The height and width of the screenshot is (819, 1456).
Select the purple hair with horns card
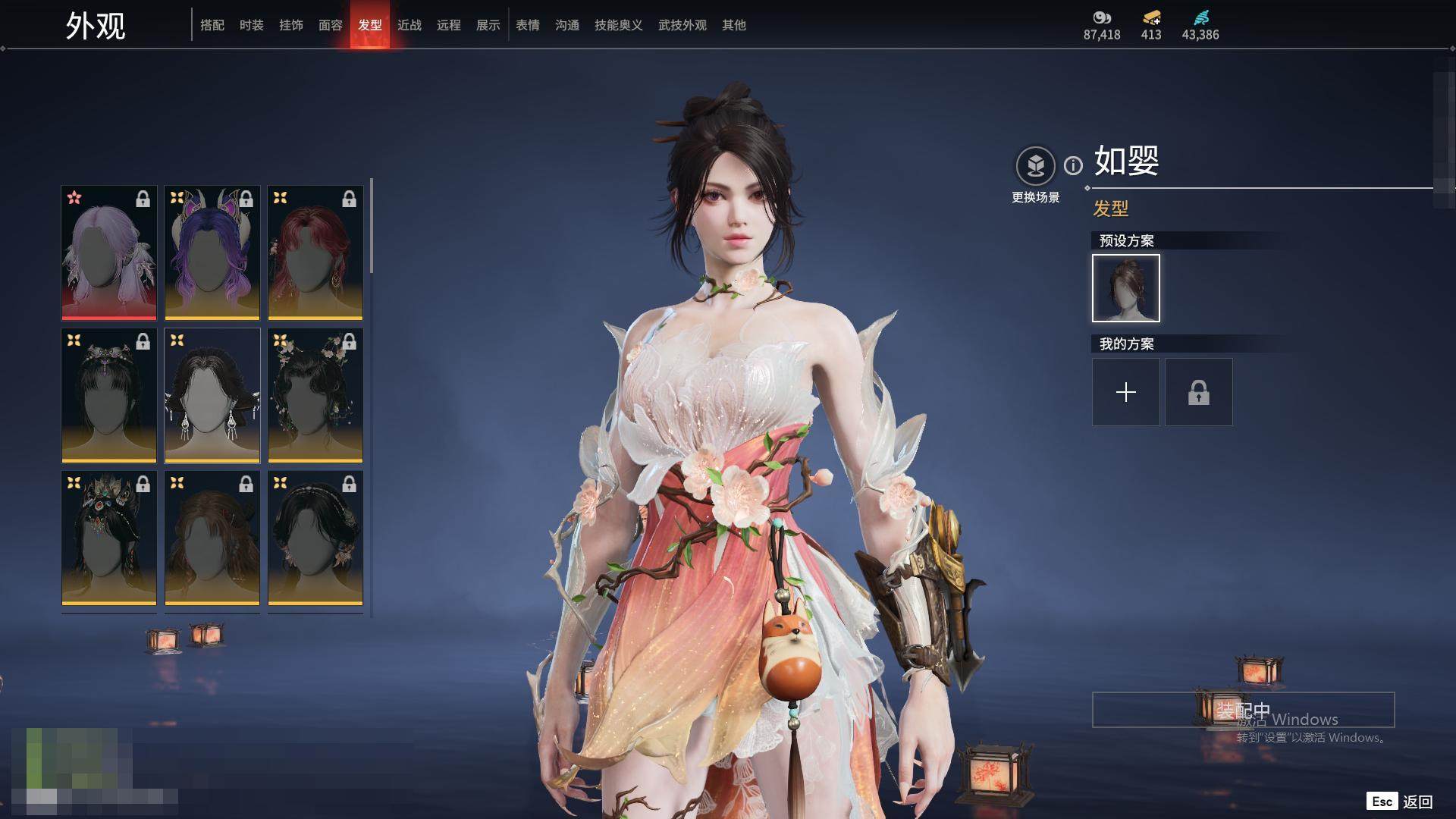coord(212,253)
